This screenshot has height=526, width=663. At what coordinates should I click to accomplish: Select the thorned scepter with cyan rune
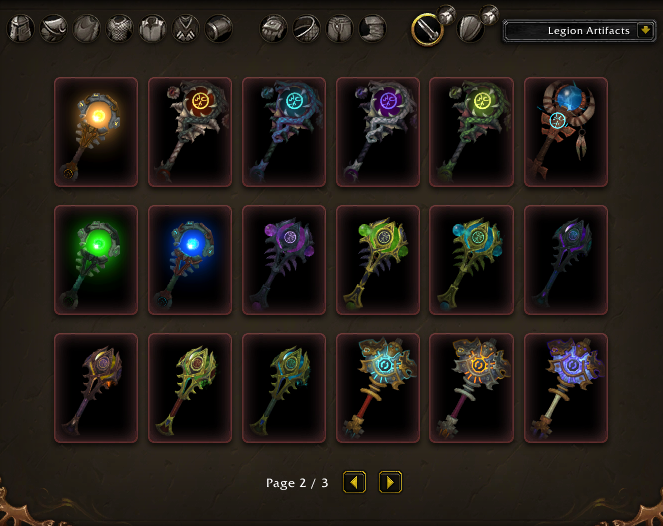point(284,132)
